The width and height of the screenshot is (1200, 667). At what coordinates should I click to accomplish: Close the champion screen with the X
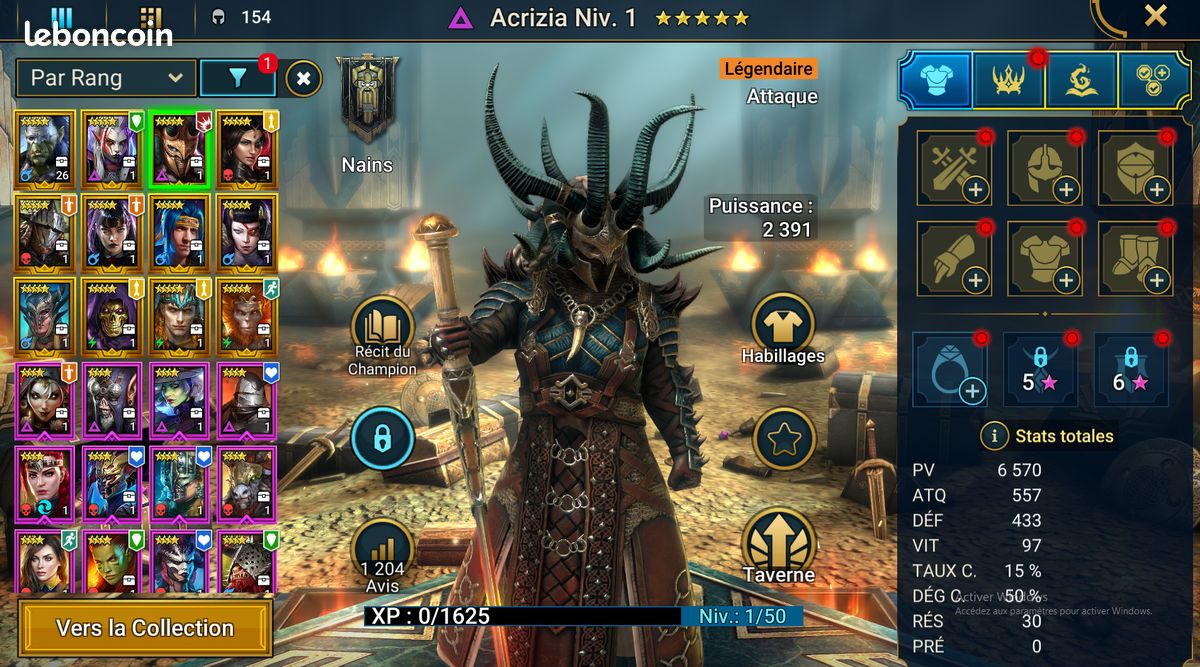pyautogui.click(x=1155, y=16)
